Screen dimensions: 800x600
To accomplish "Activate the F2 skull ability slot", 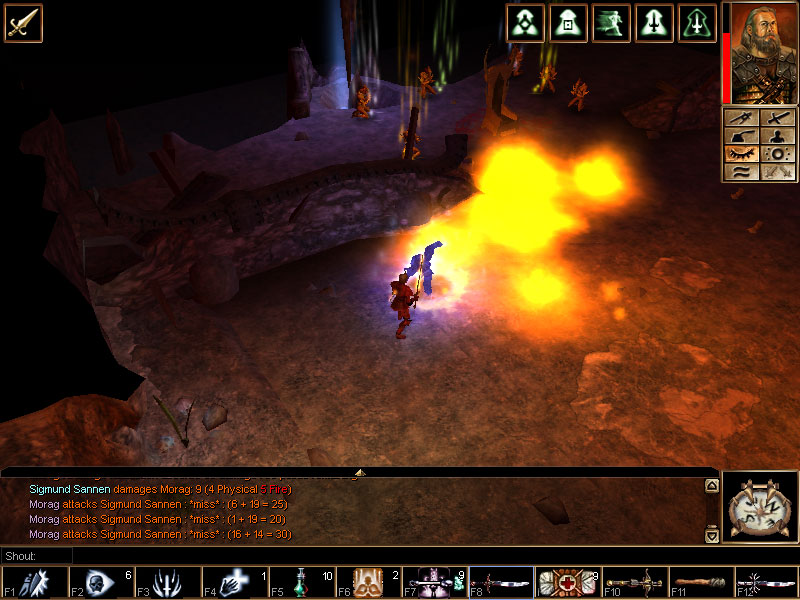I will coord(100,582).
